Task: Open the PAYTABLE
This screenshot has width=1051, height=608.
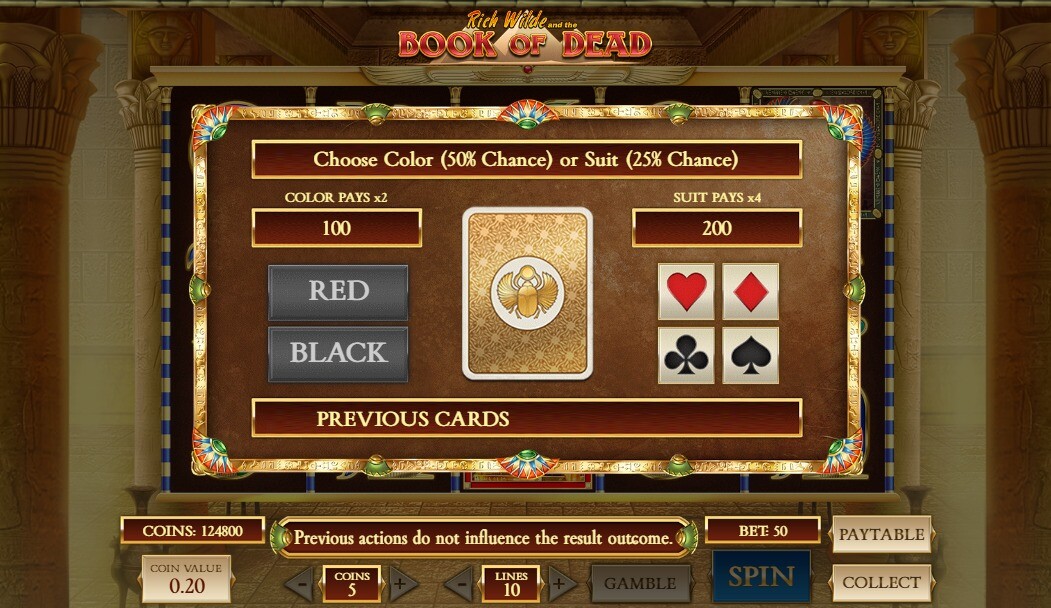Action: pos(881,534)
